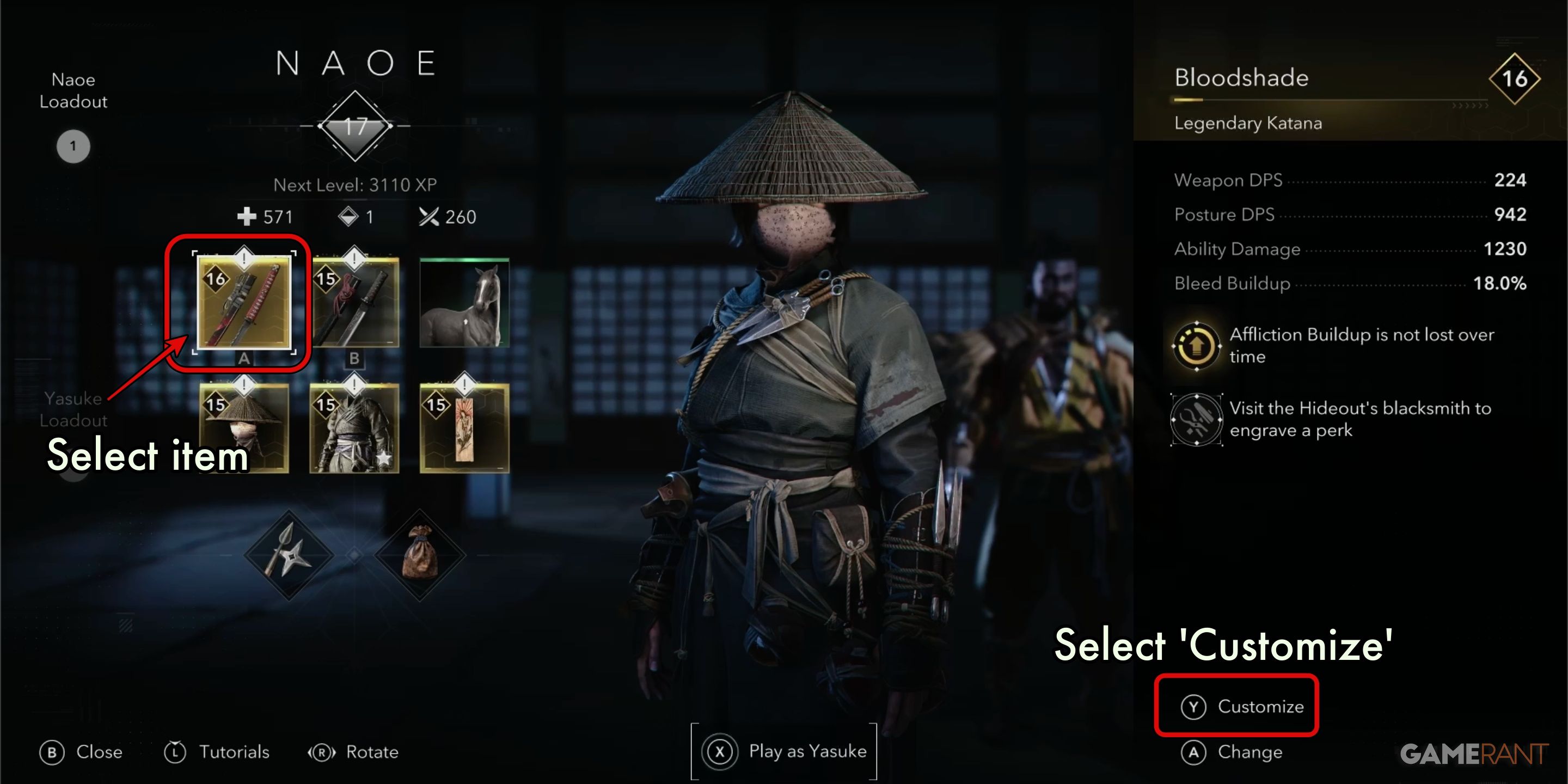Open the Tutorials menu

click(218, 752)
